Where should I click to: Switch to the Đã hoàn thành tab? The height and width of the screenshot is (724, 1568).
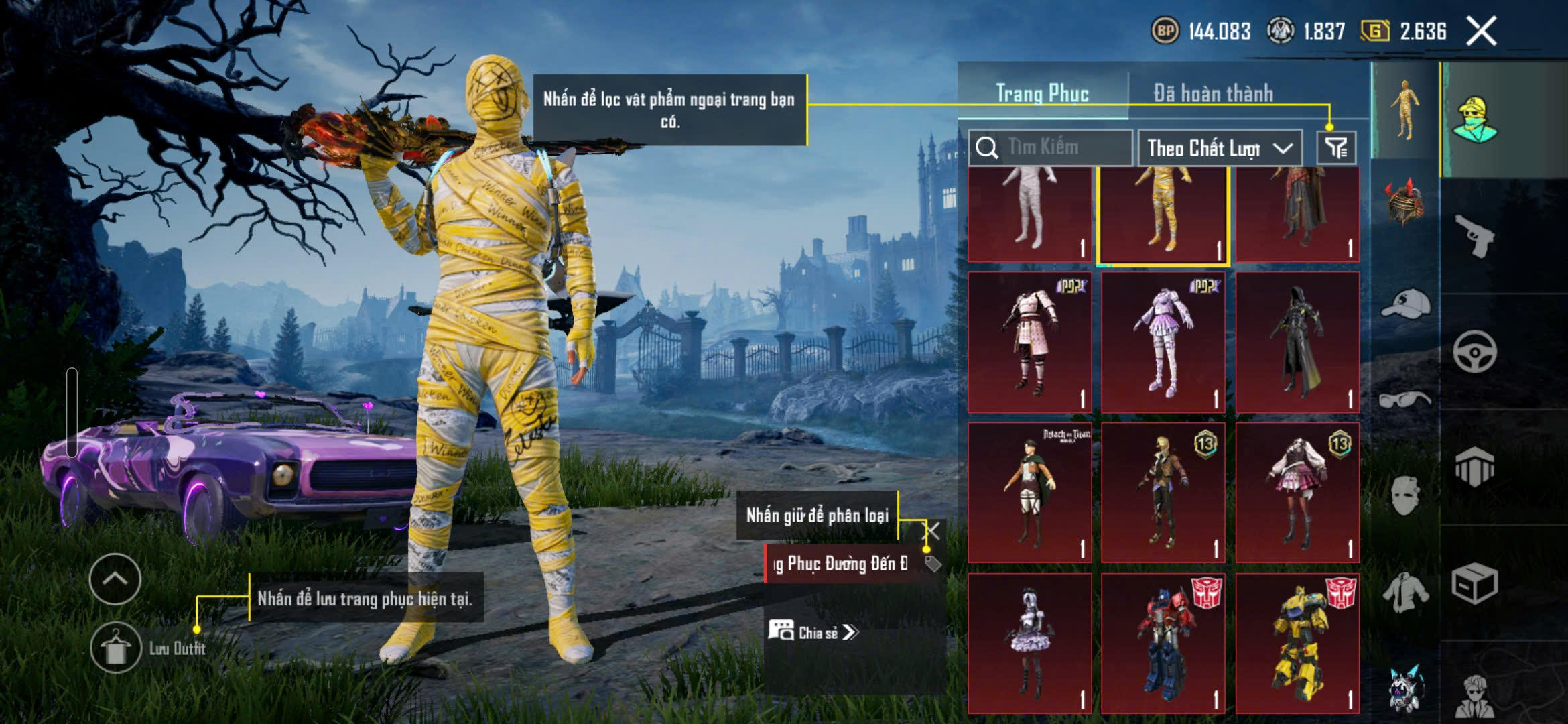1213,93
